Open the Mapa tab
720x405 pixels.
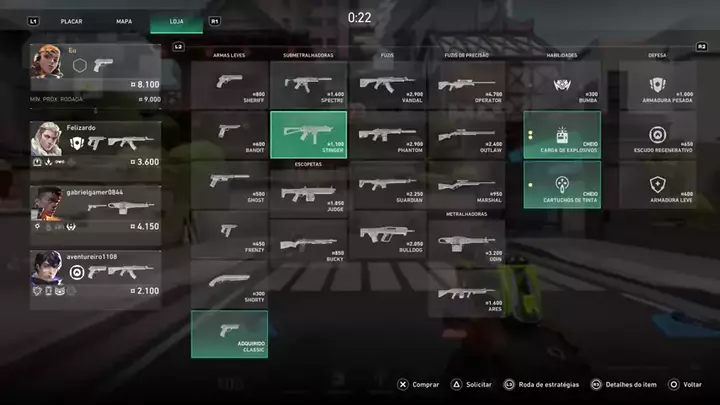tap(124, 20)
